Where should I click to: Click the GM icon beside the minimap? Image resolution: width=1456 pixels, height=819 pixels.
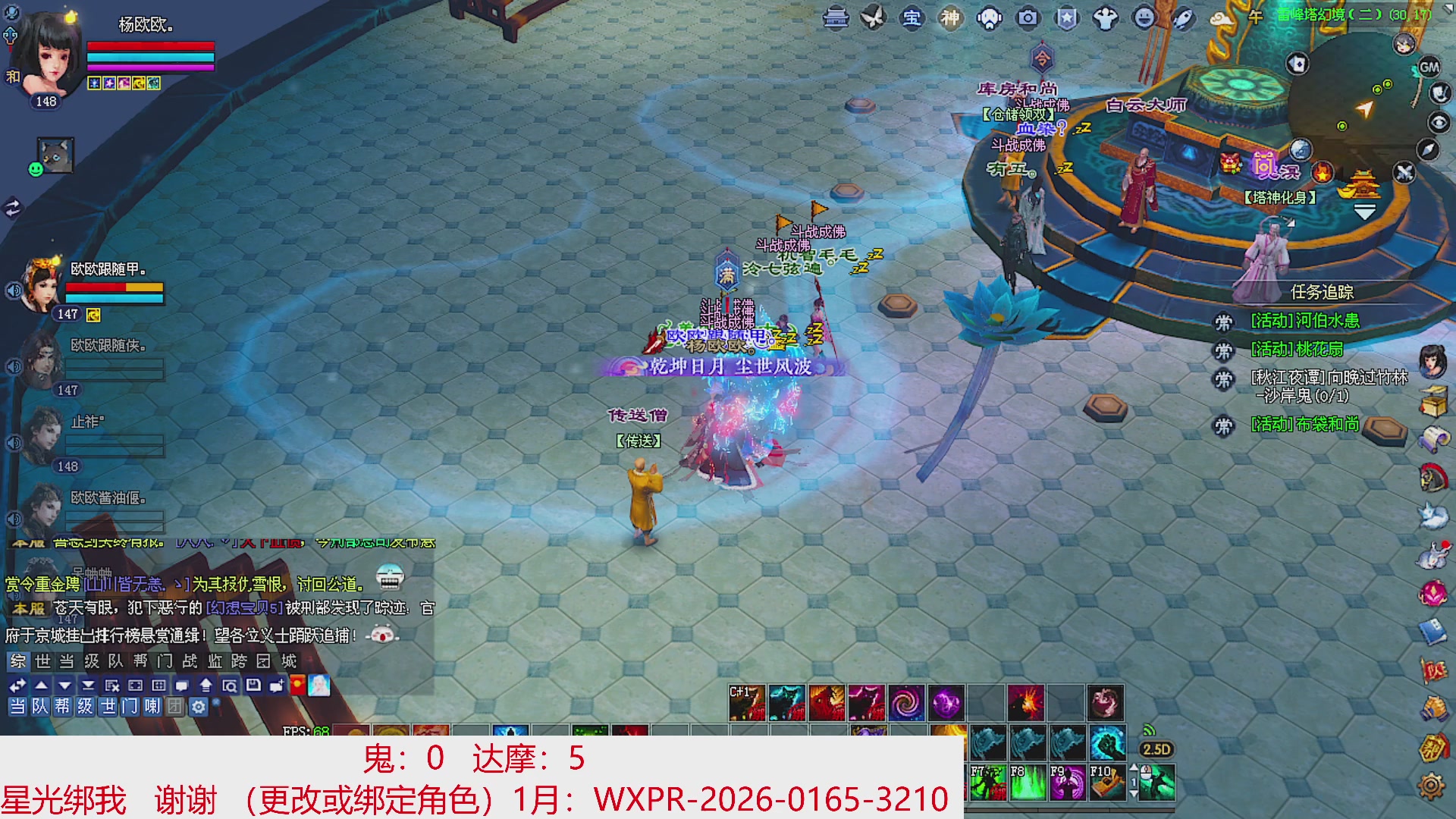(x=1429, y=67)
